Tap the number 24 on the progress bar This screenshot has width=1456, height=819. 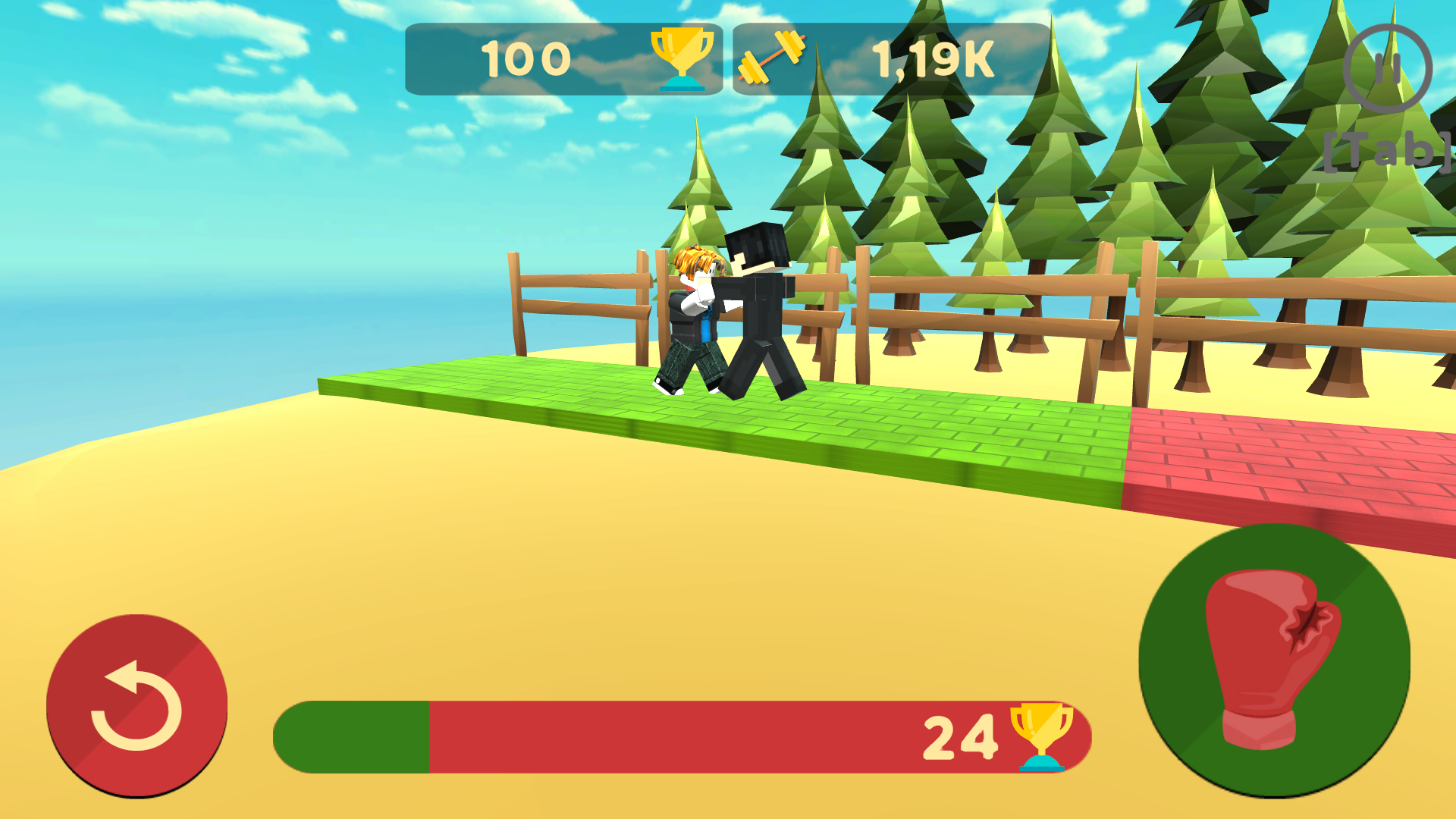point(959,736)
